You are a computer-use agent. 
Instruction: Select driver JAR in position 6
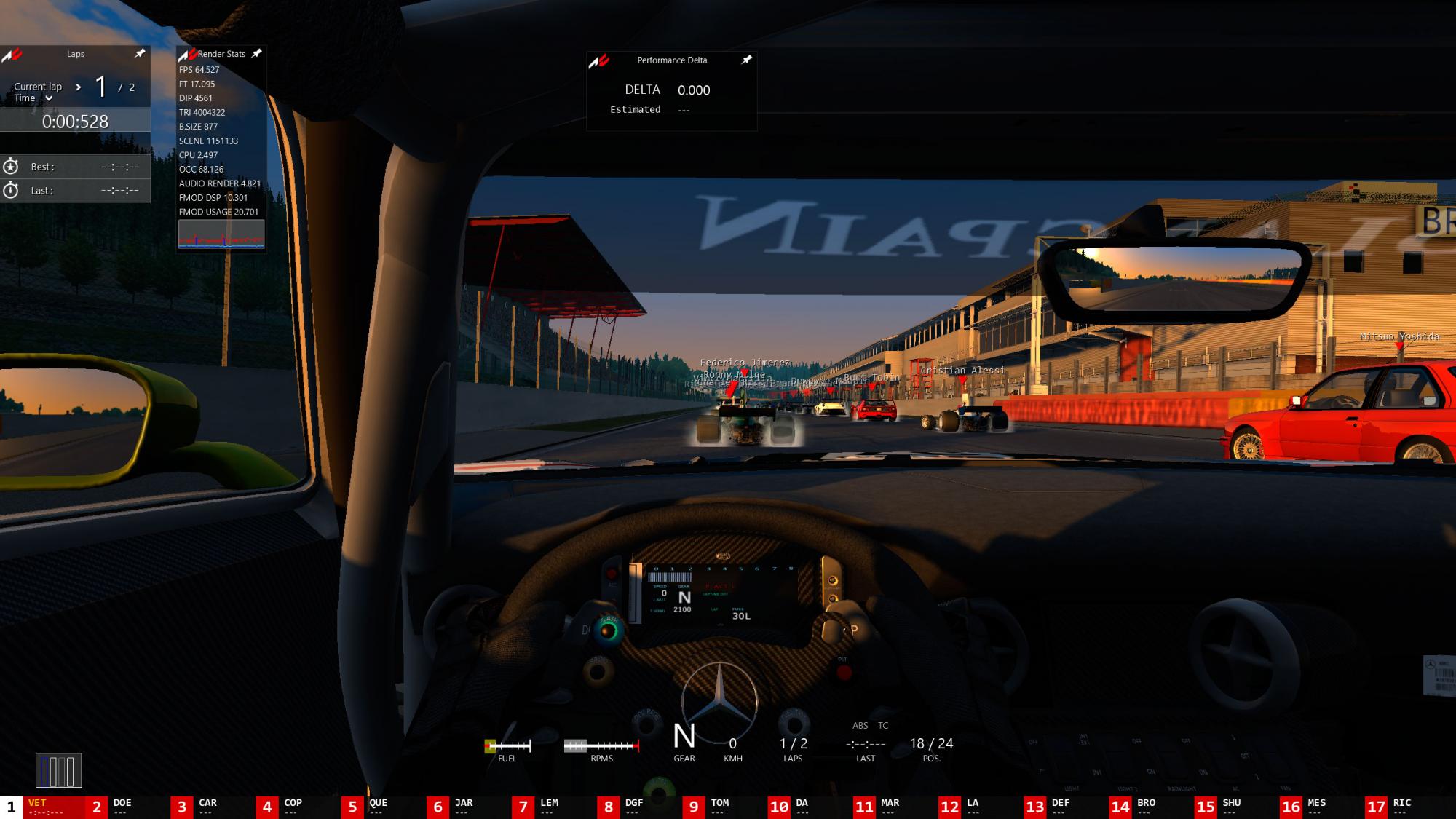point(464,807)
